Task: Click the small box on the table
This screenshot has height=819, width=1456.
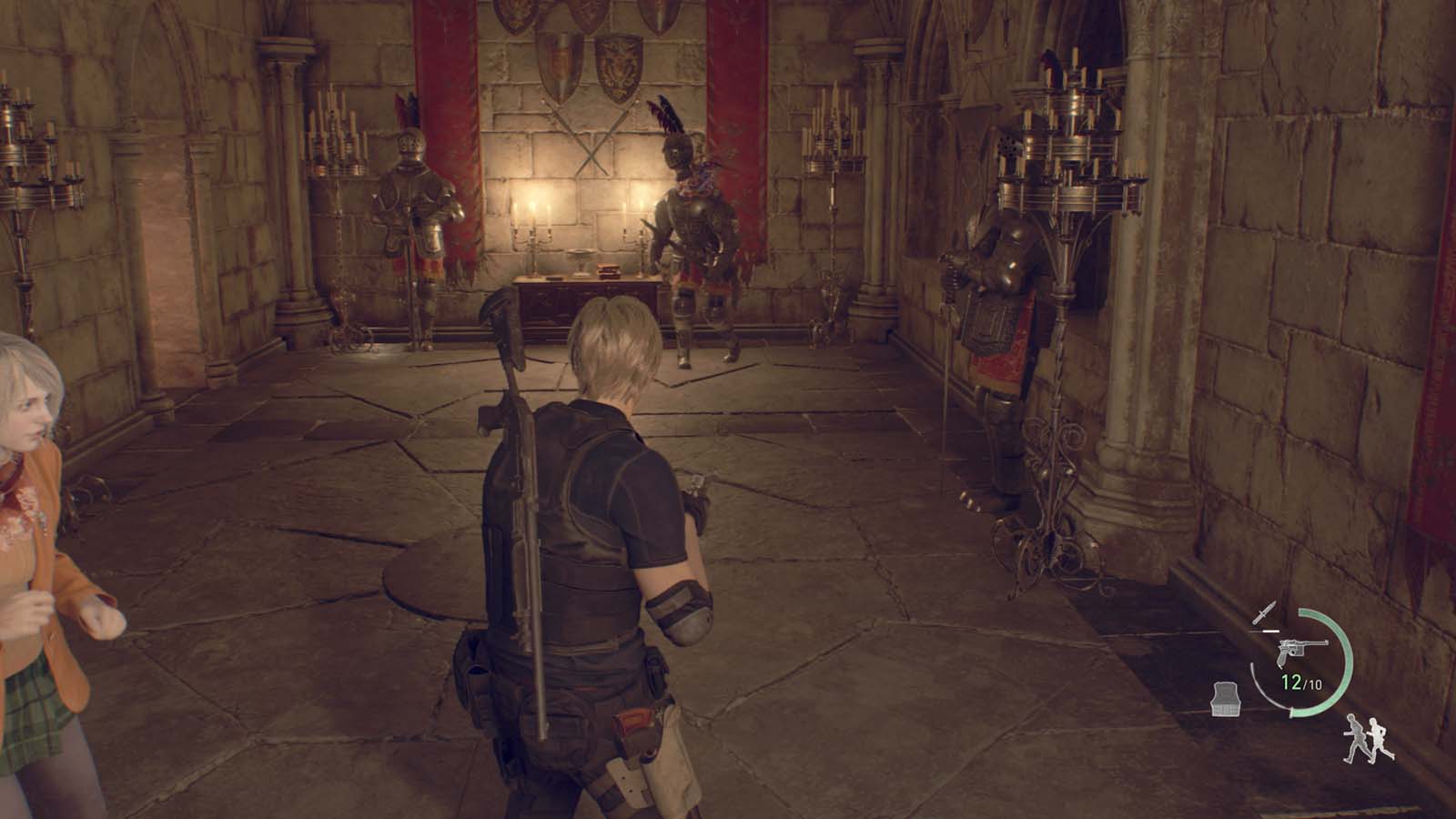Action: pyautogui.click(x=608, y=270)
